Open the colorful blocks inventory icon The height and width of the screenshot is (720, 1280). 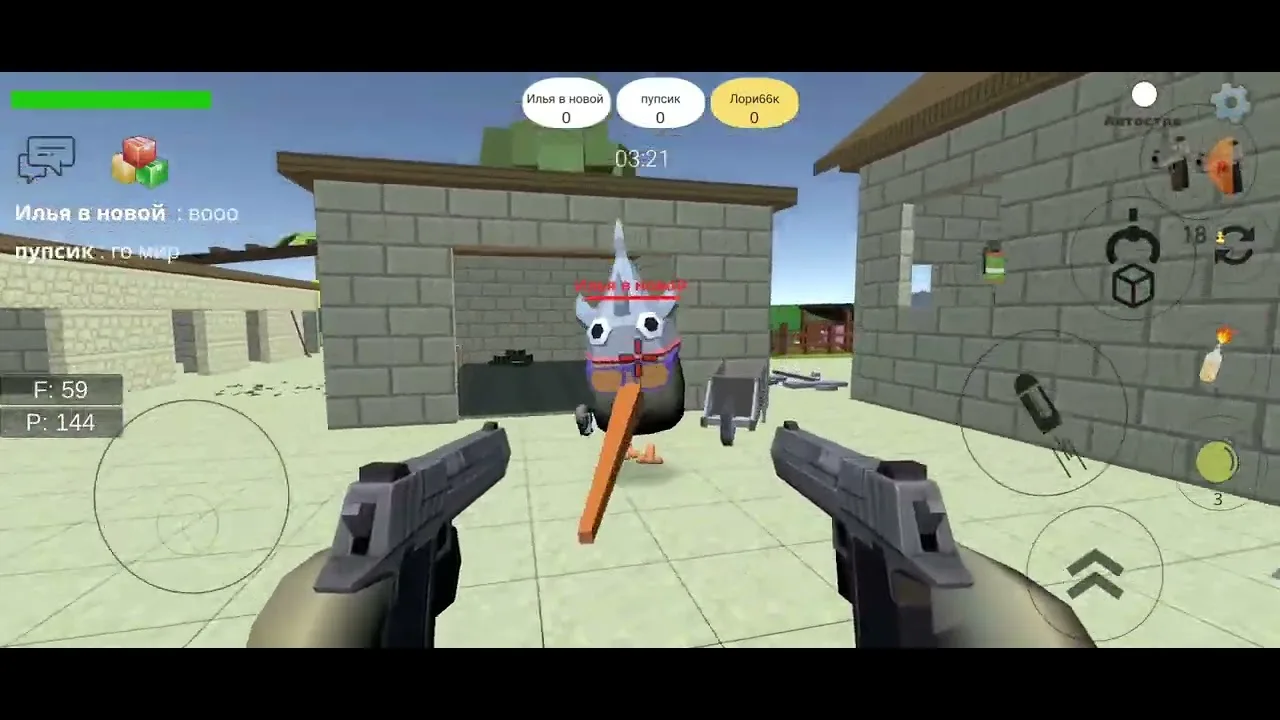pos(139,160)
